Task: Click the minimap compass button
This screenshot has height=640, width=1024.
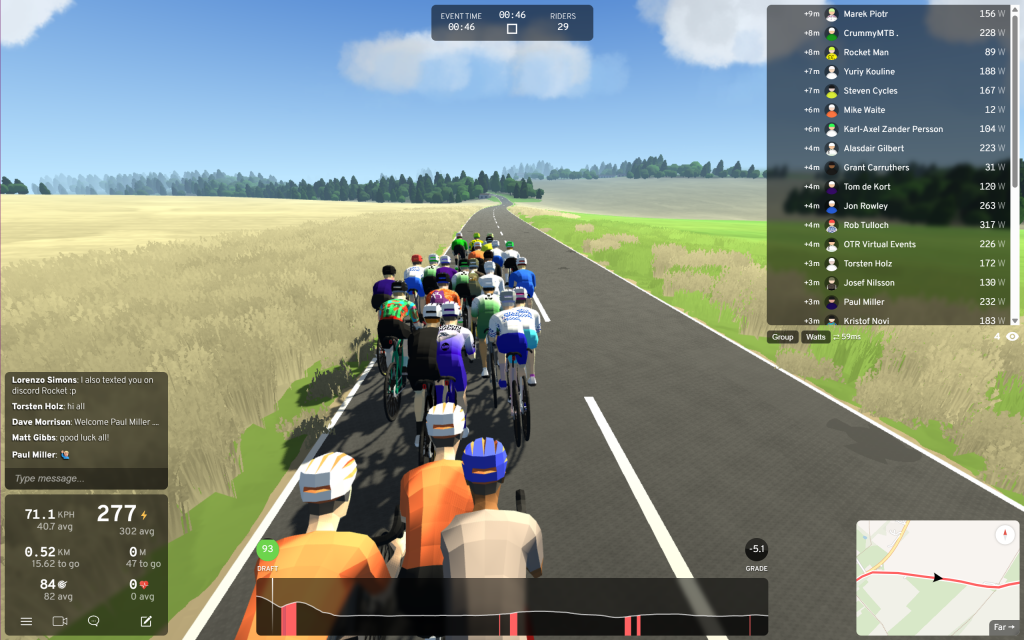Action: tap(1004, 535)
